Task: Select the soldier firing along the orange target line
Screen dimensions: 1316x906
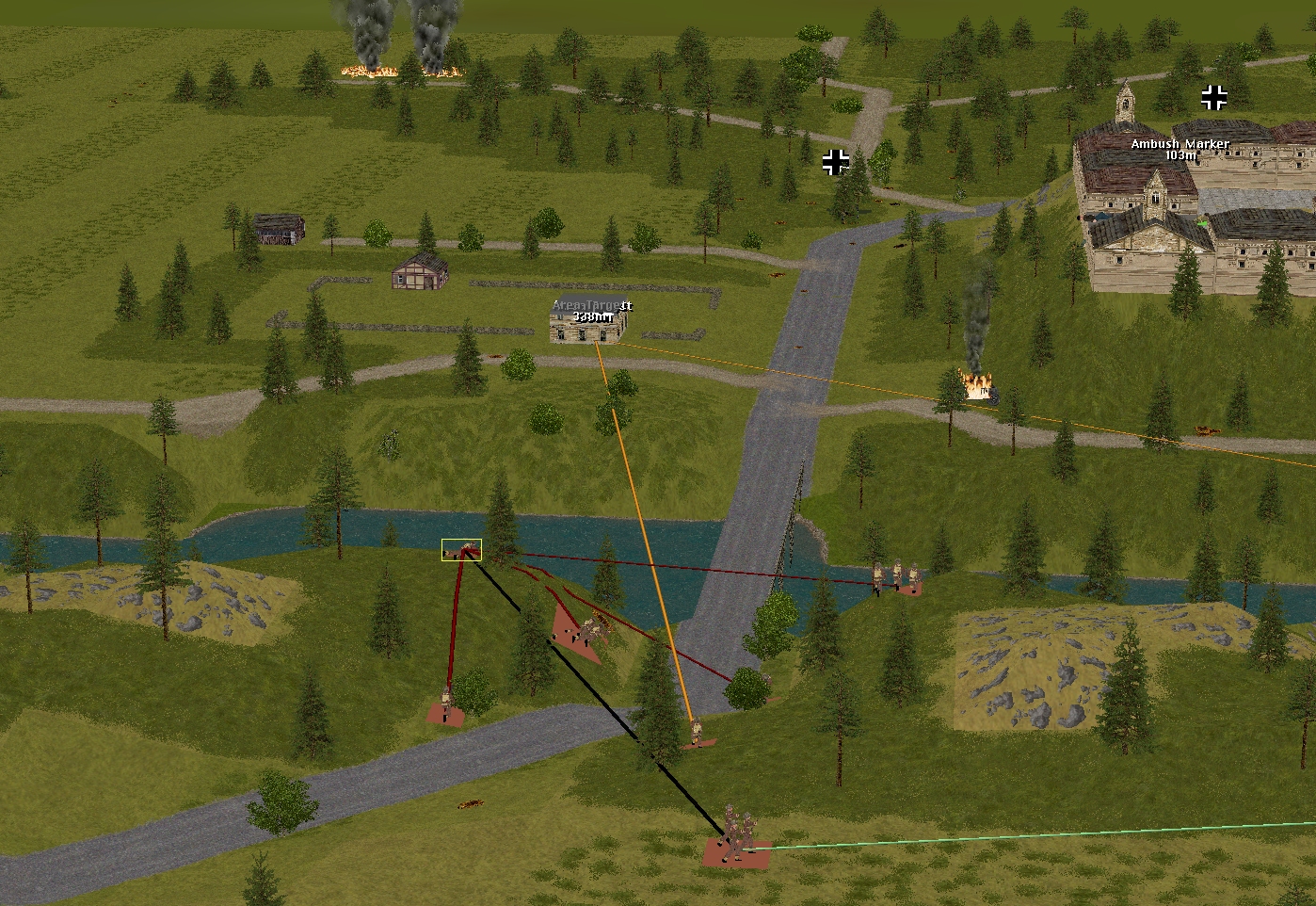Action: click(696, 732)
